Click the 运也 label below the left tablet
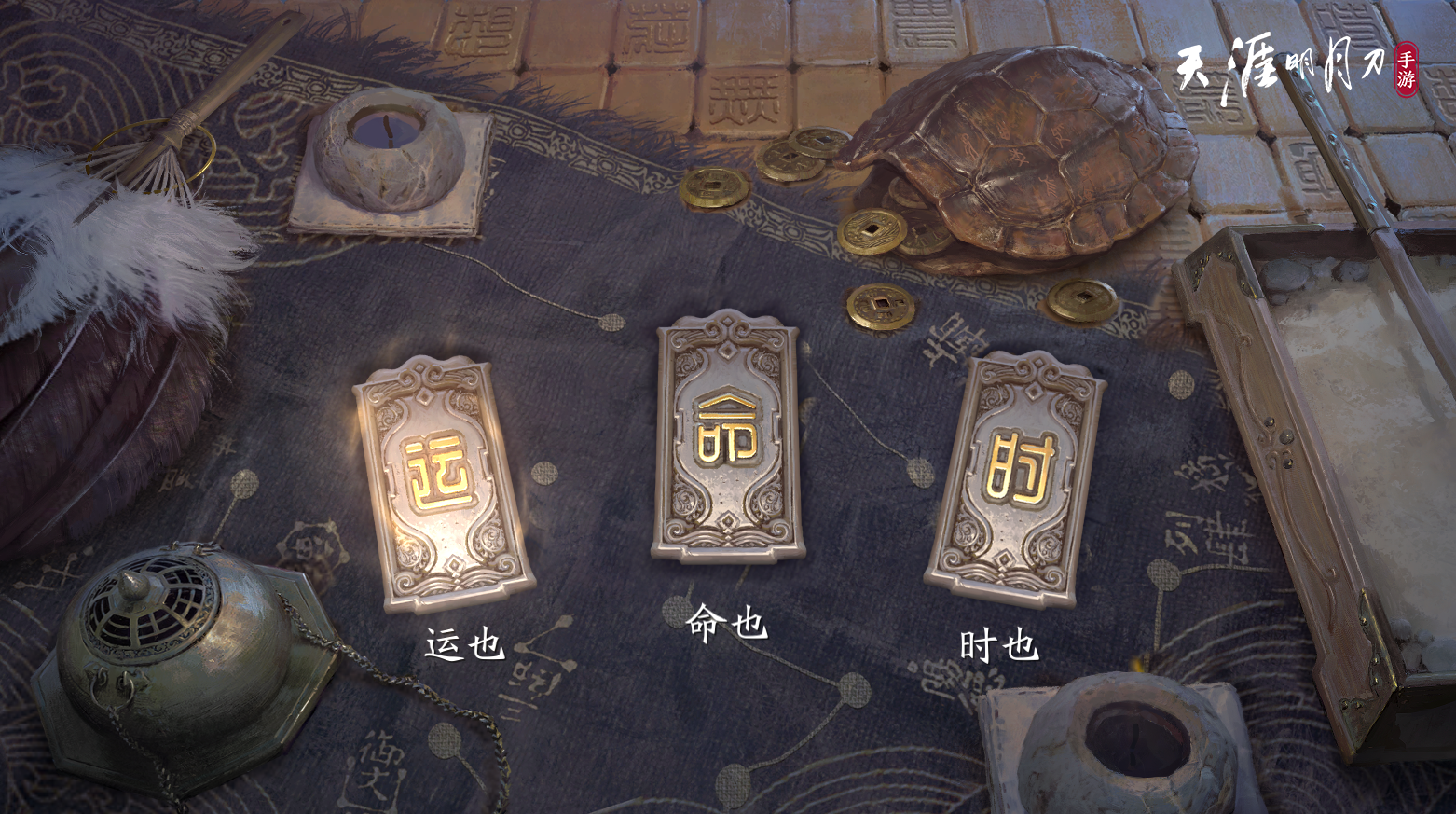Viewport: 1456px width, 814px height. click(x=465, y=640)
